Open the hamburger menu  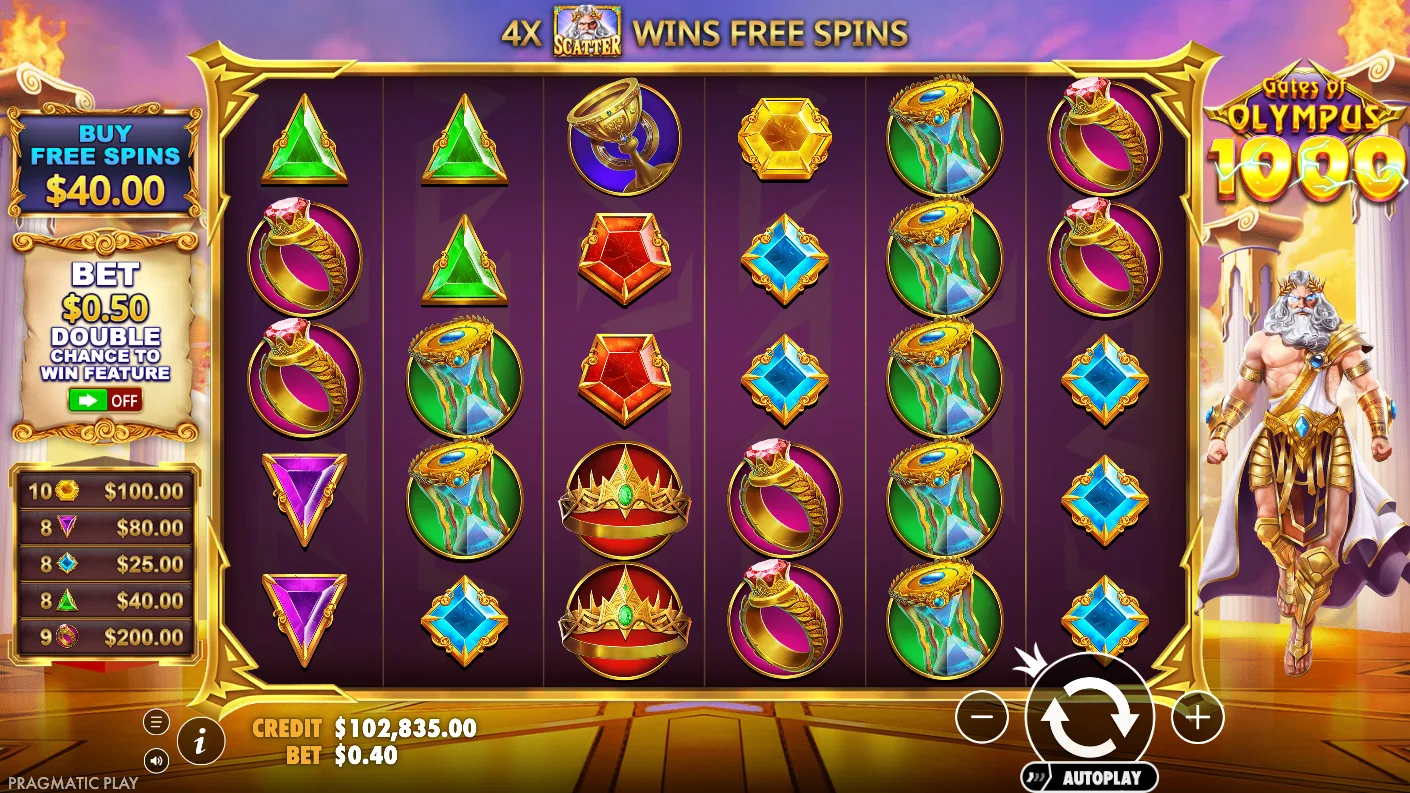pyautogui.click(x=156, y=721)
